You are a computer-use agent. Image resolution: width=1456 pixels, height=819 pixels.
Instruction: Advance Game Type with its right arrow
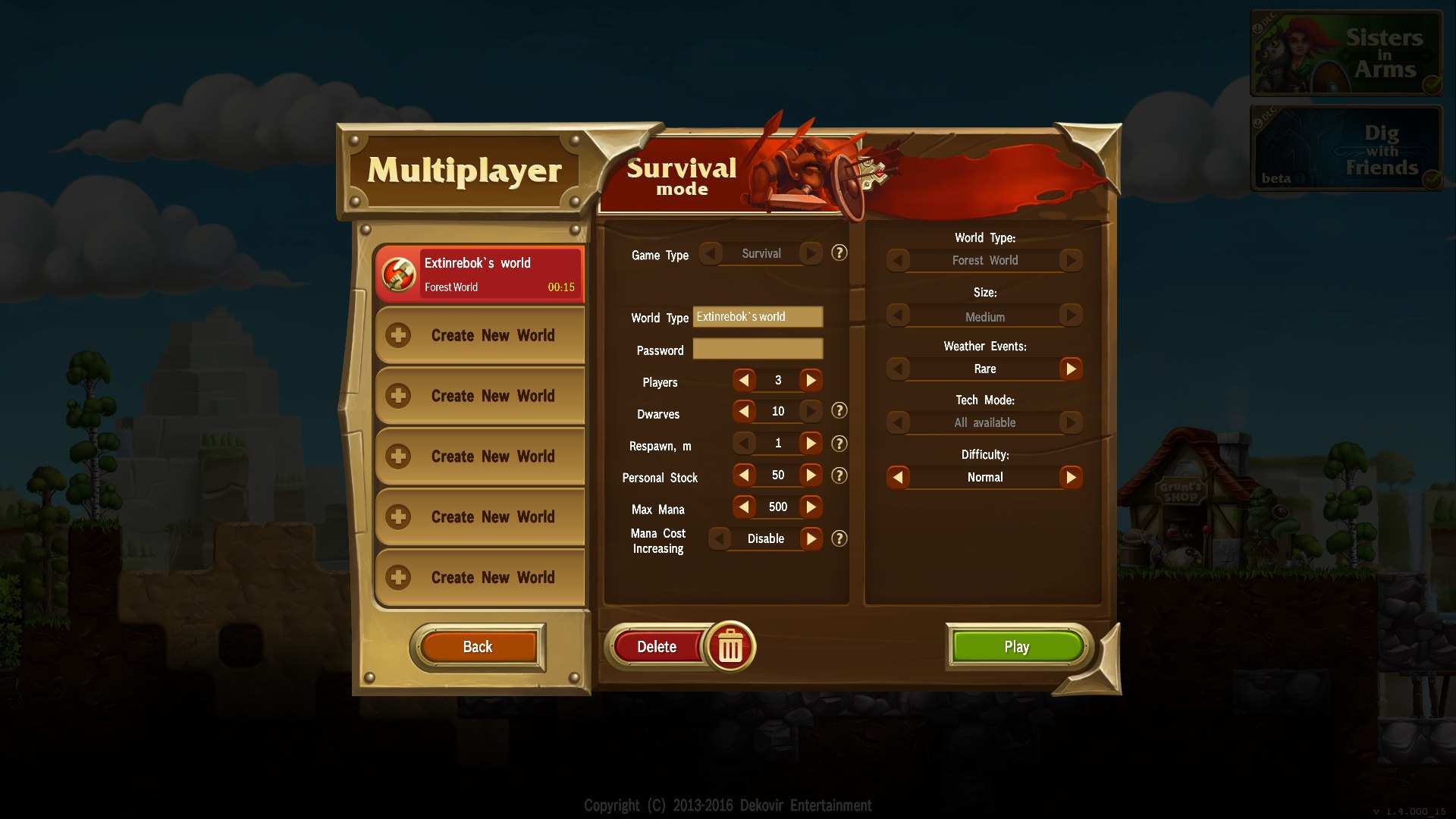811,253
